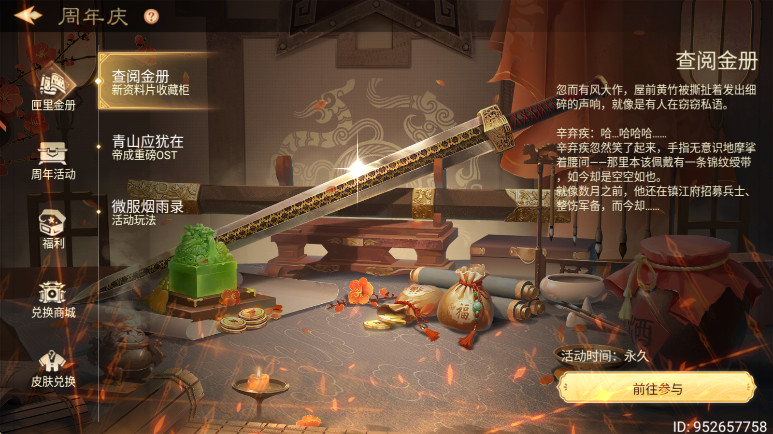Click the 前往参与 button
The height and width of the screenshot is (434, 773).
(x=656, y=388)
